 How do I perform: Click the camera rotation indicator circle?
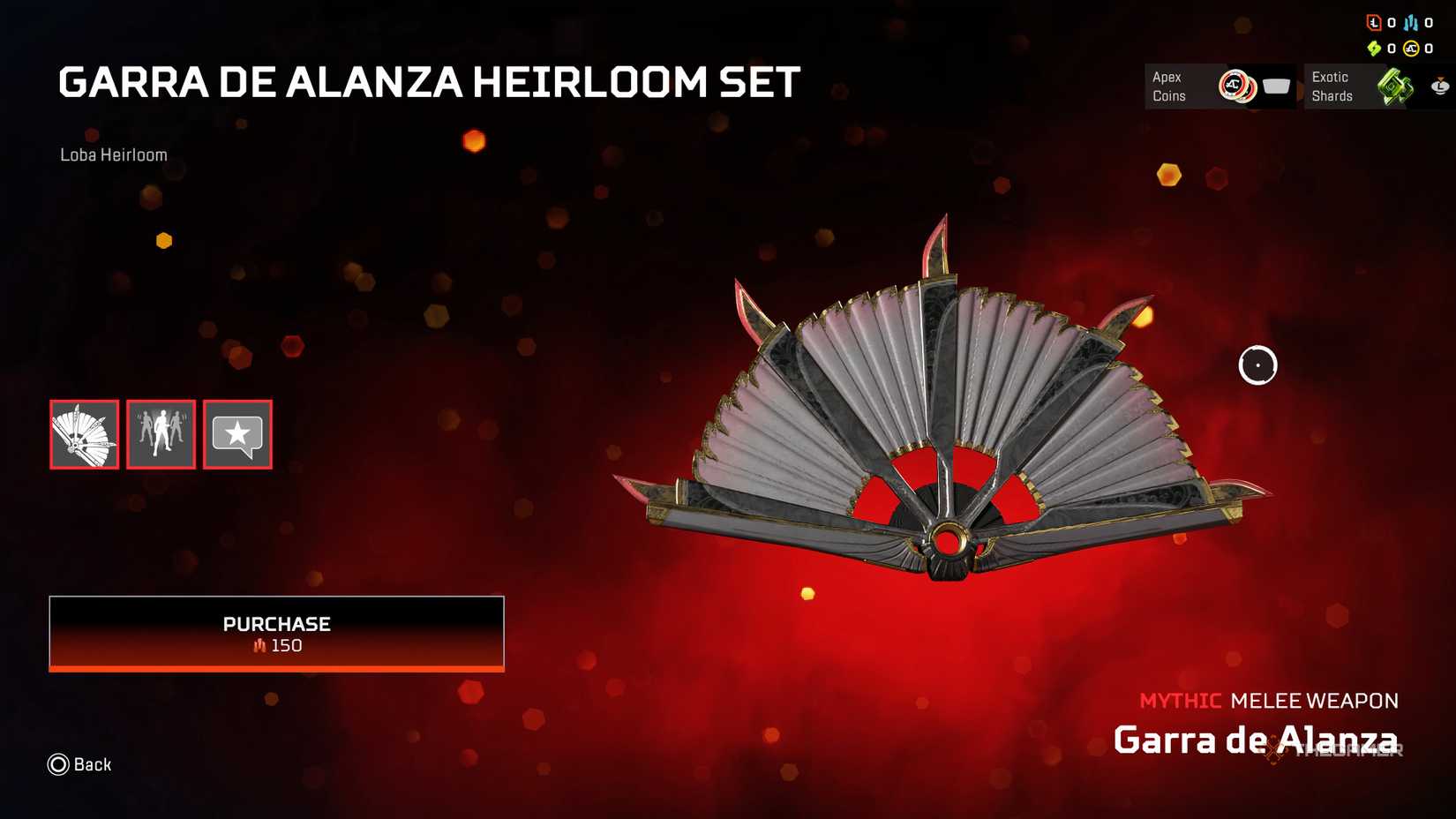[x=1258, y=364]
